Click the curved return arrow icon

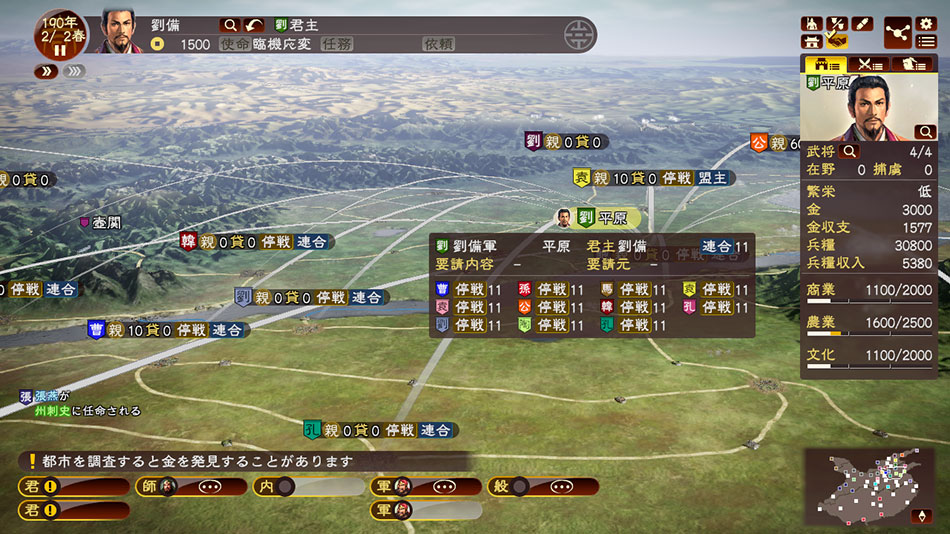point(255,24)
